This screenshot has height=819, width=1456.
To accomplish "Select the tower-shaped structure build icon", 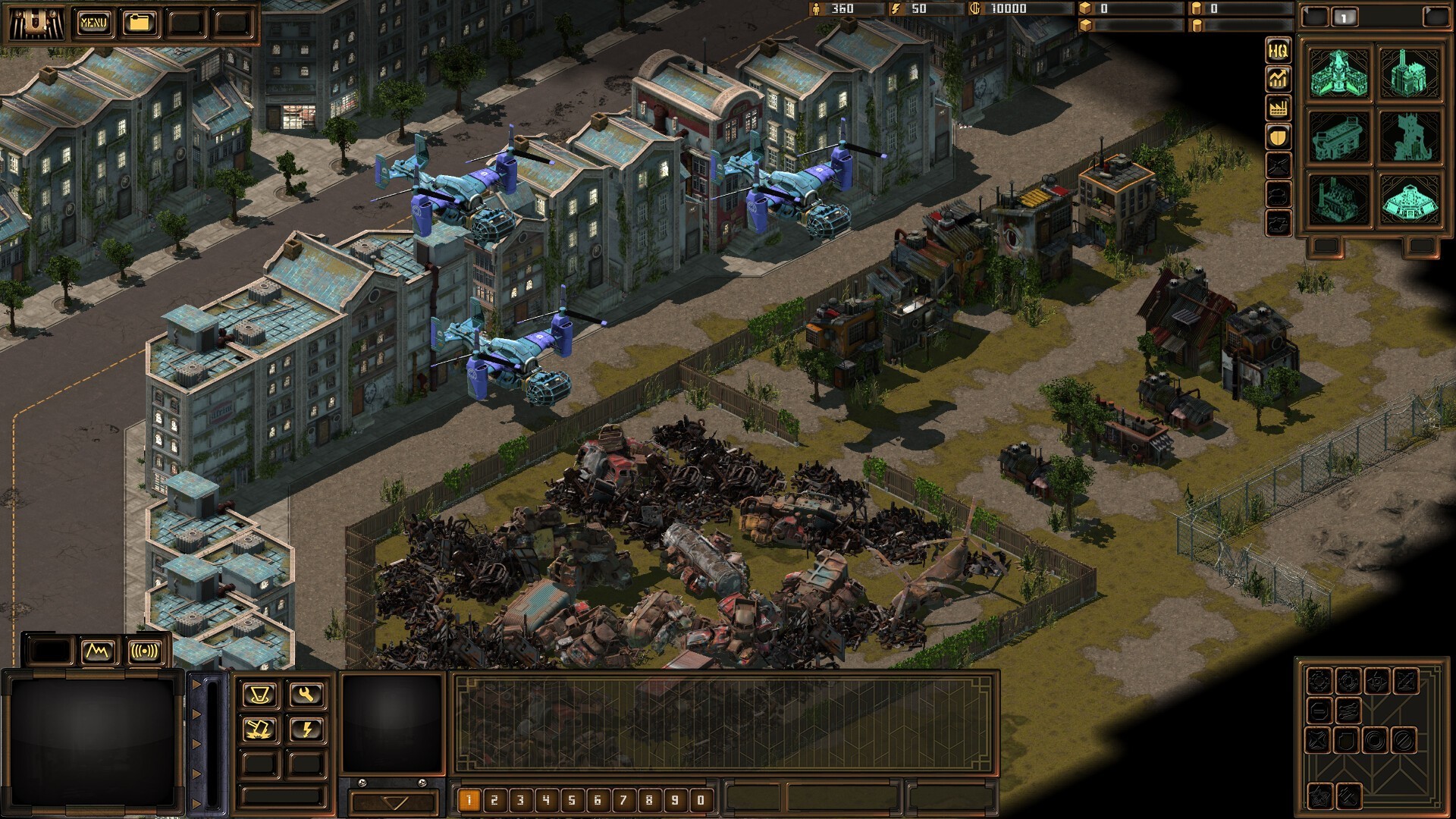I will tap(1409, 137).
